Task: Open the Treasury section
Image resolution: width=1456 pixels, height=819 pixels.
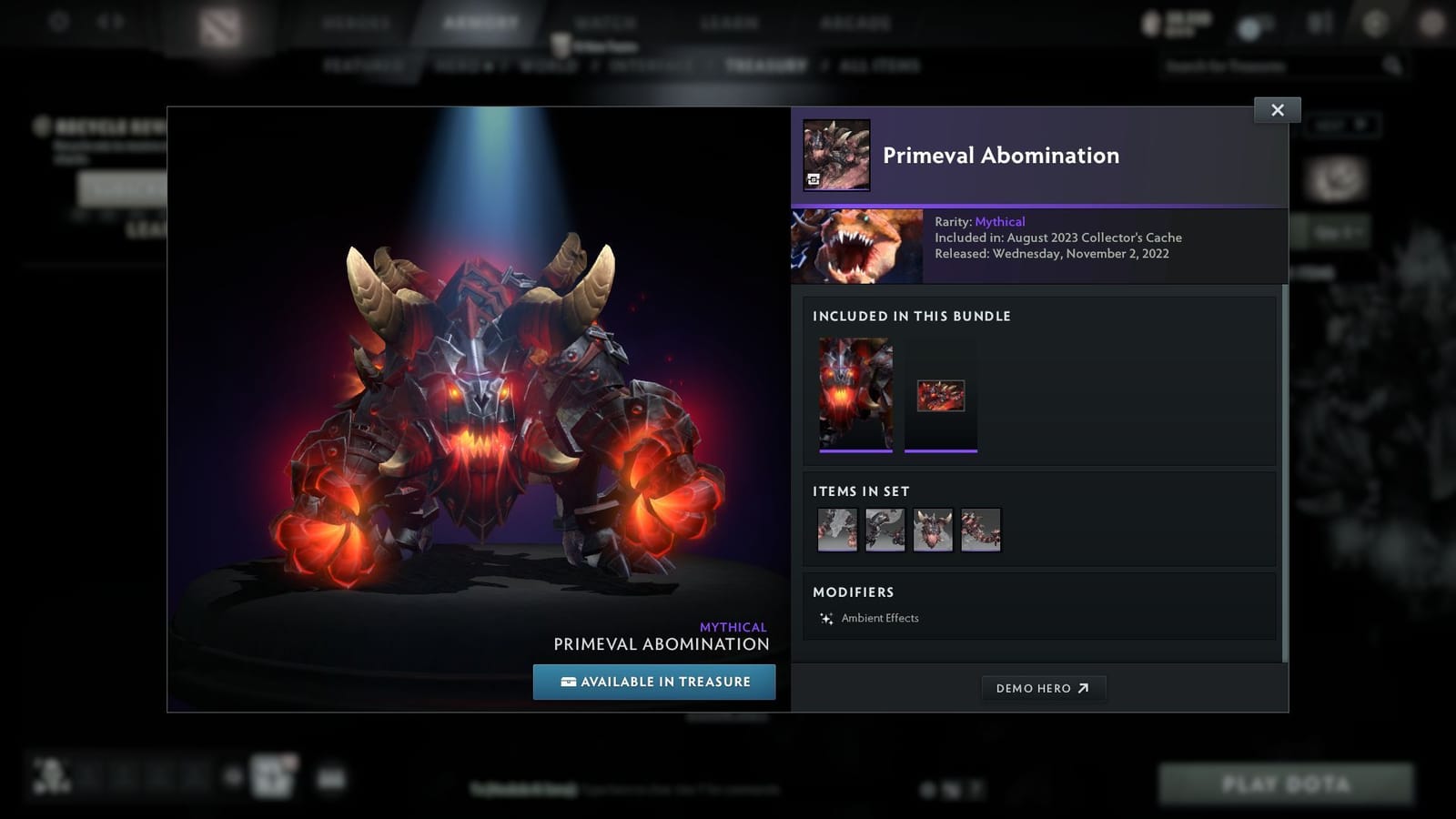Action: (x=767, y=65)
